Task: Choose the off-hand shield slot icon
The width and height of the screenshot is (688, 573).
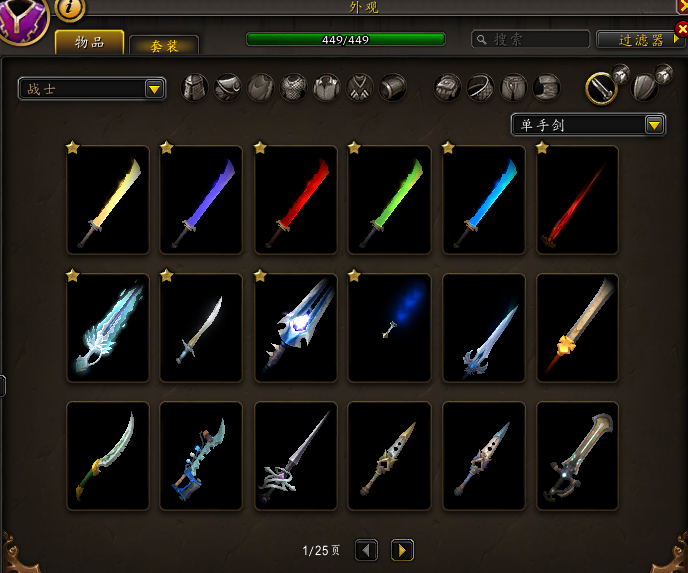Action: pos(647,87)
